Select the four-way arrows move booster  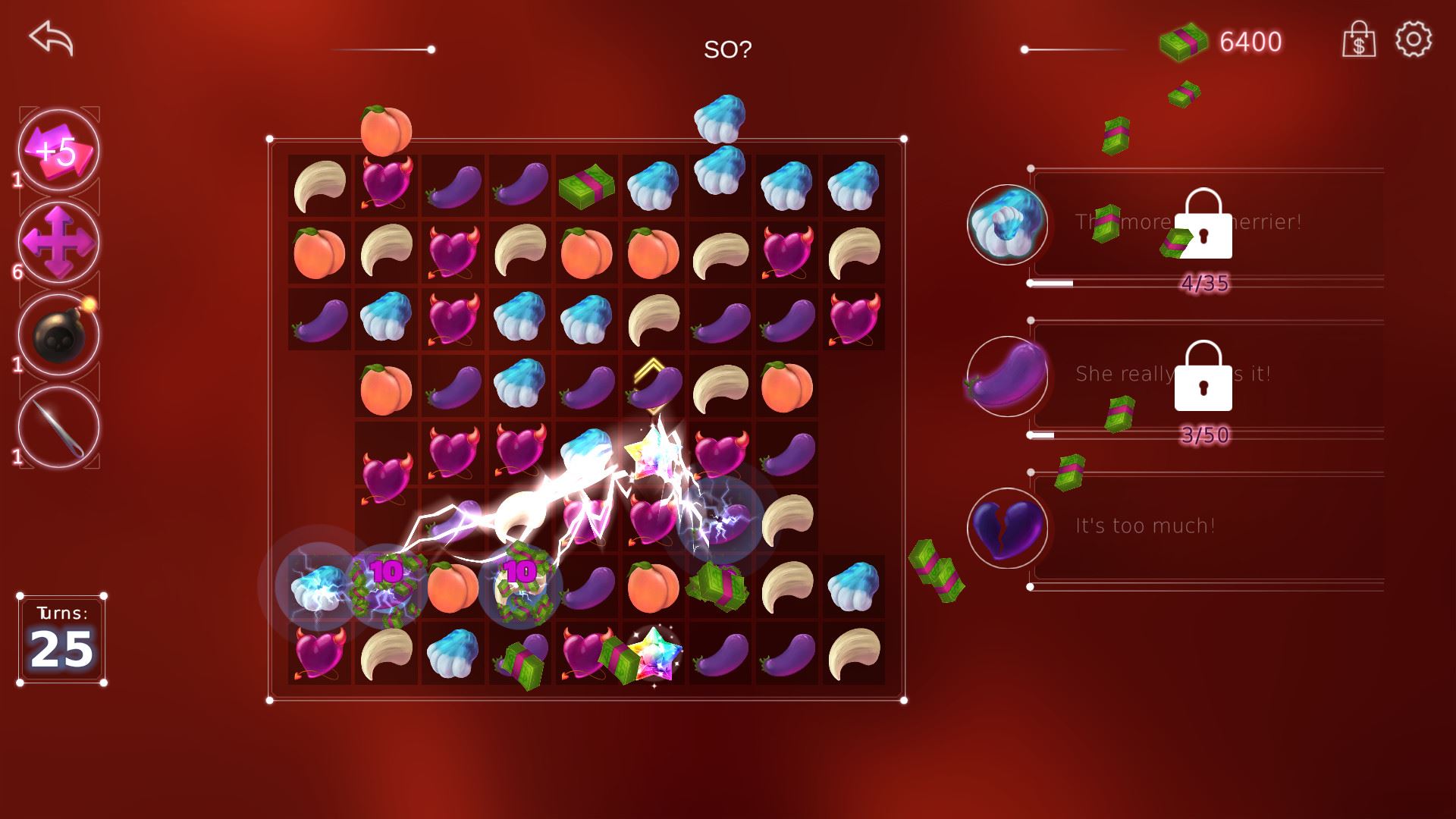(58, 243)
